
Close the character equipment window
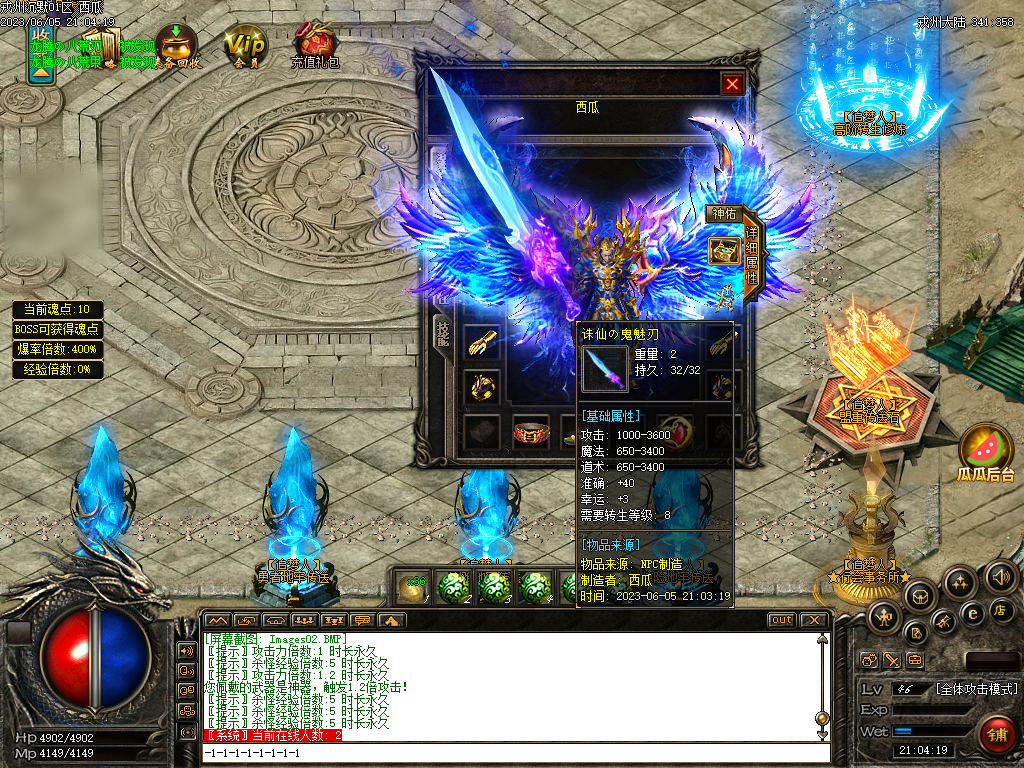click(733, 85)
